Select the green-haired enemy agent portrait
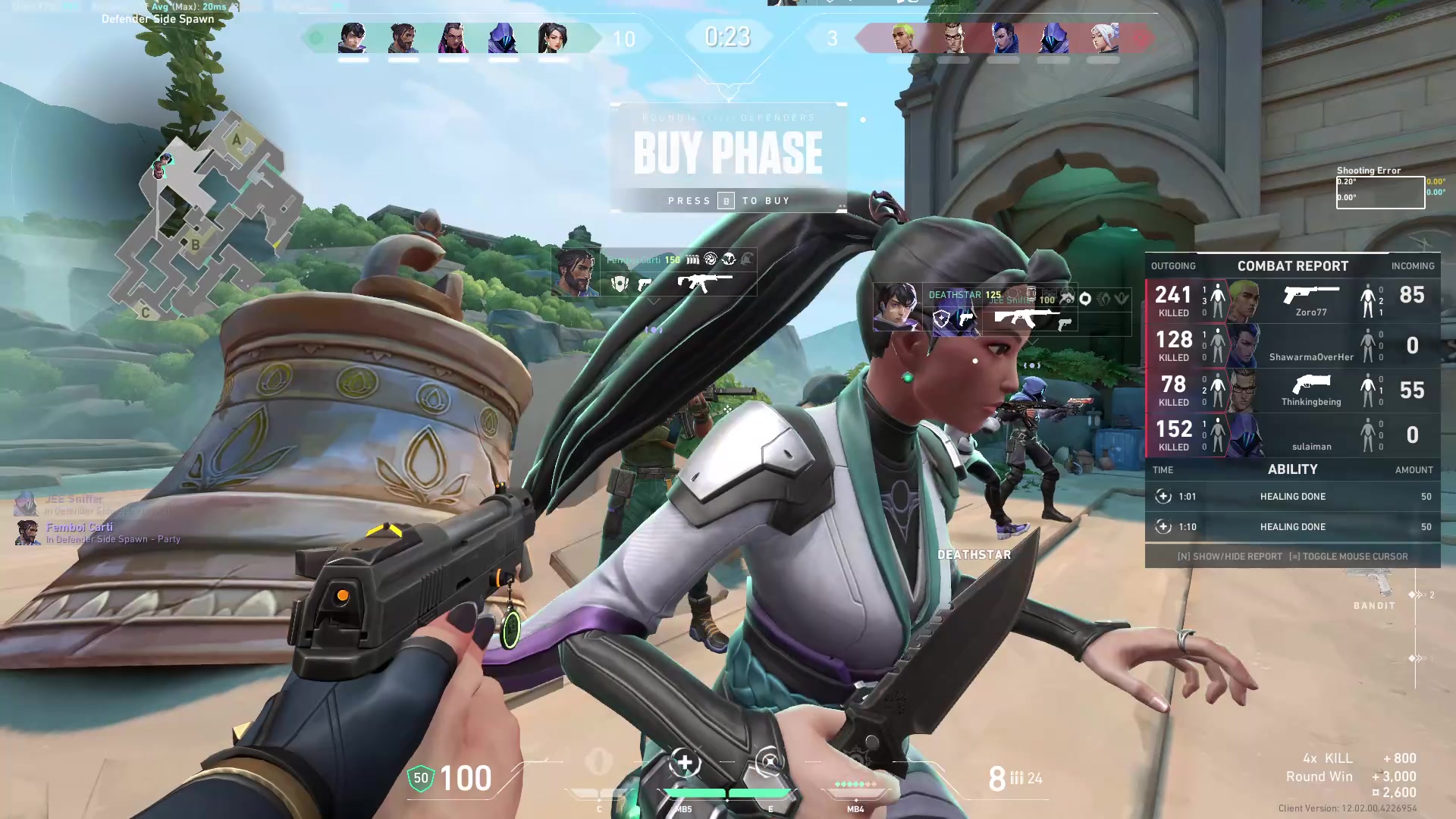This screenshot has height=819, width=1456. [904, 38]
